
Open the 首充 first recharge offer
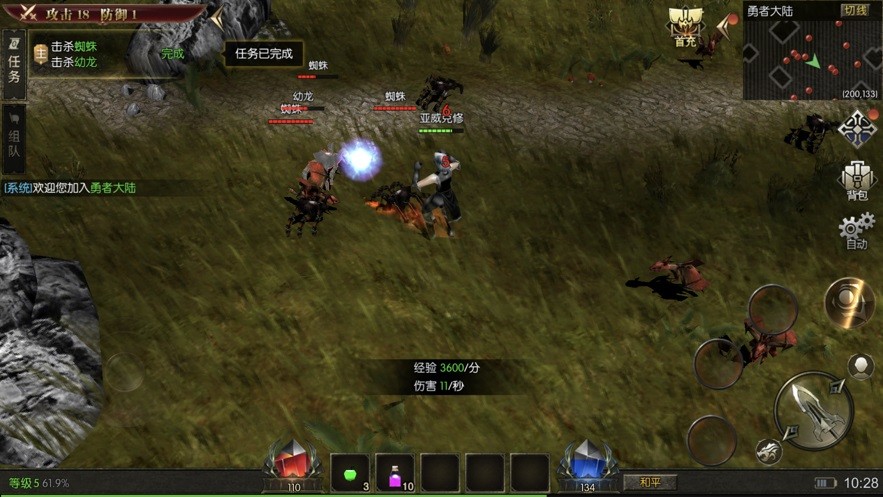685,28
